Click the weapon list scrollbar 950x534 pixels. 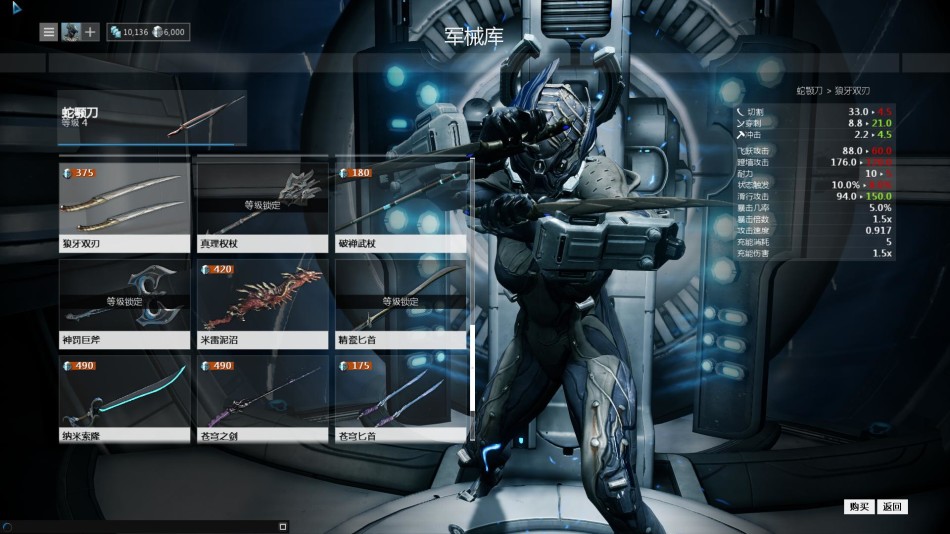(x=472, y=367)
